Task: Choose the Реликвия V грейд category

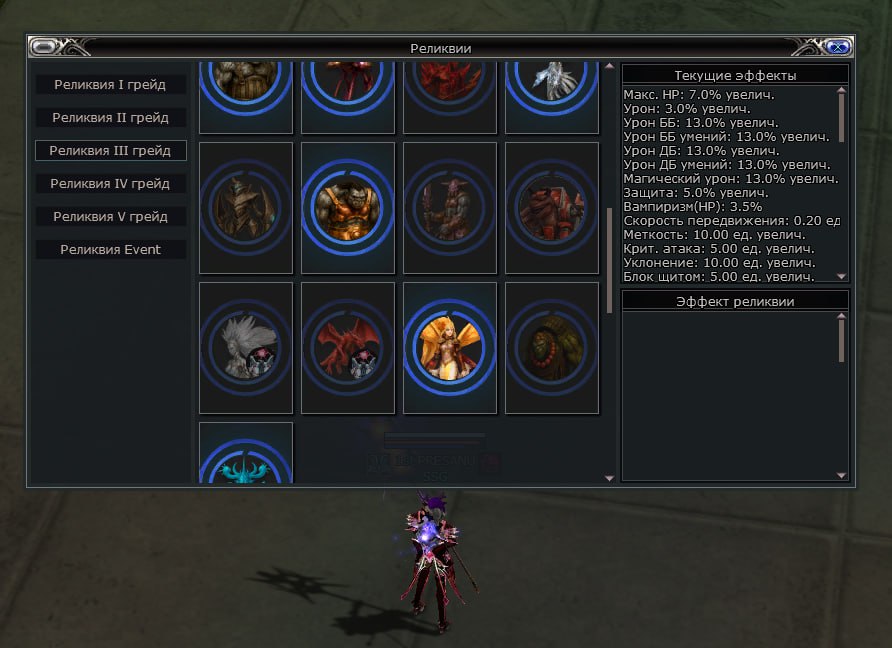Action: (x=110, y=217)
